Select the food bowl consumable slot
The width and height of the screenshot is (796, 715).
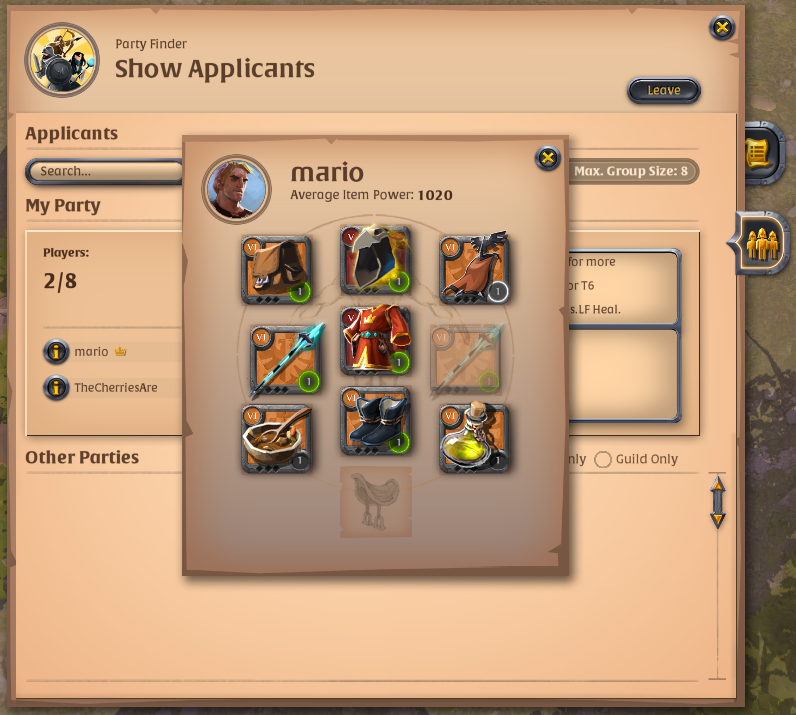tap(276, 437)
